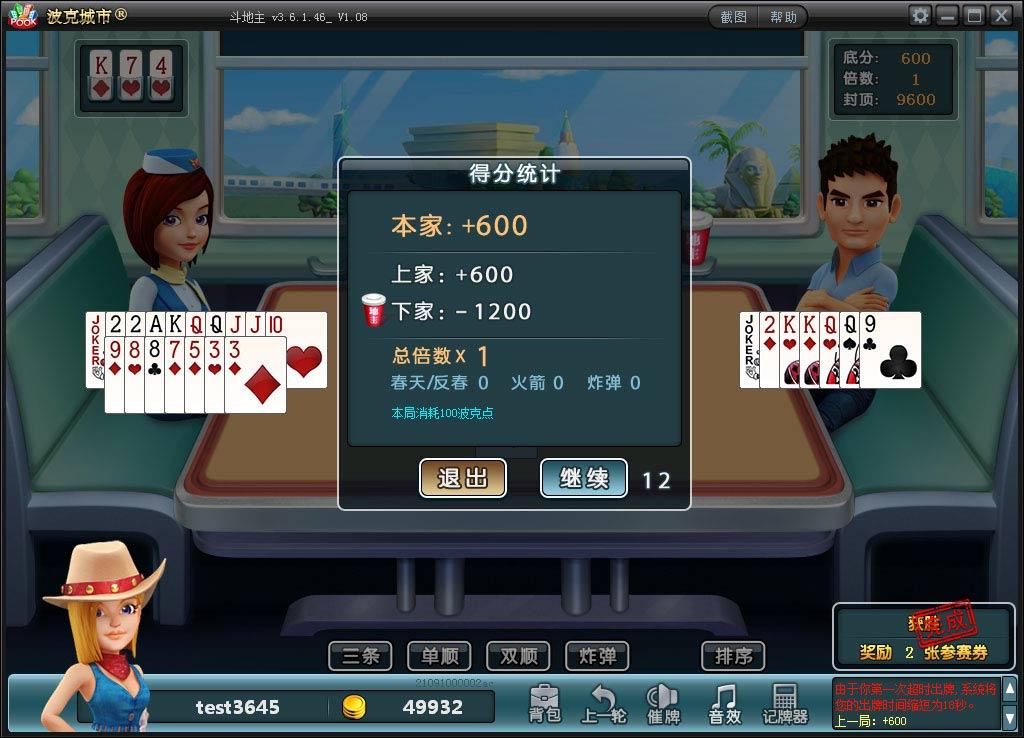Sort cards with 排序 button
The image size is (1024, 738).
[733, 656]
